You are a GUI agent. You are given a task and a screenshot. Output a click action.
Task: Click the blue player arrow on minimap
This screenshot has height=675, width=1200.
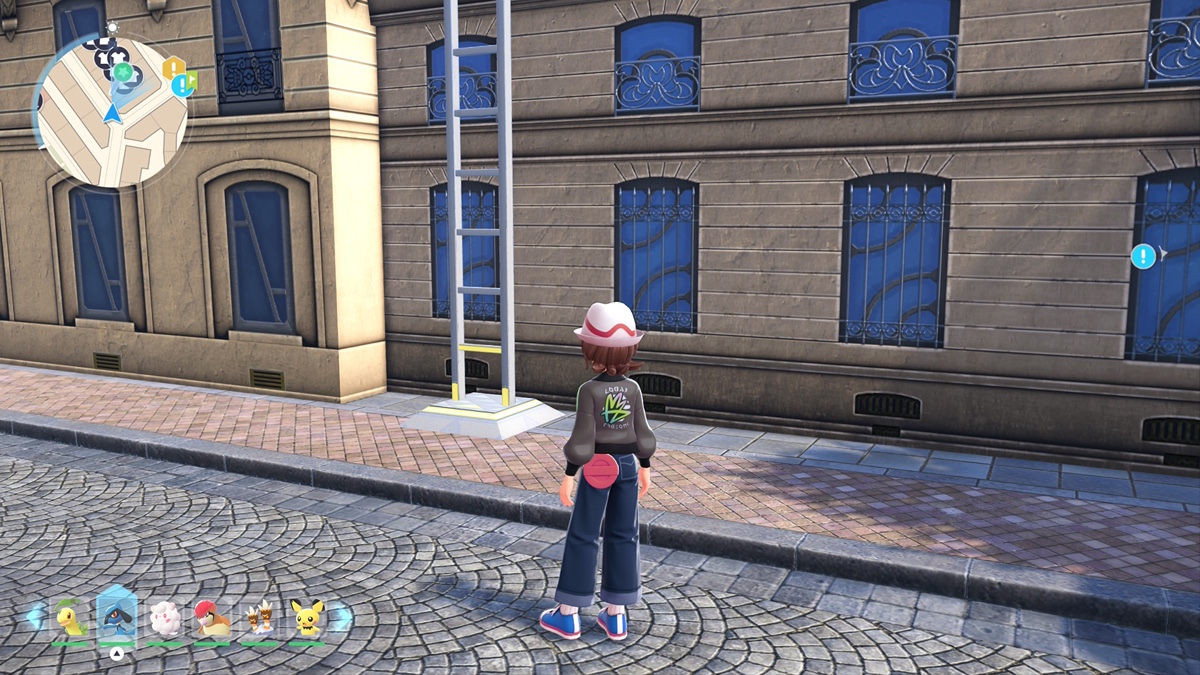click(x=112, y=113)
